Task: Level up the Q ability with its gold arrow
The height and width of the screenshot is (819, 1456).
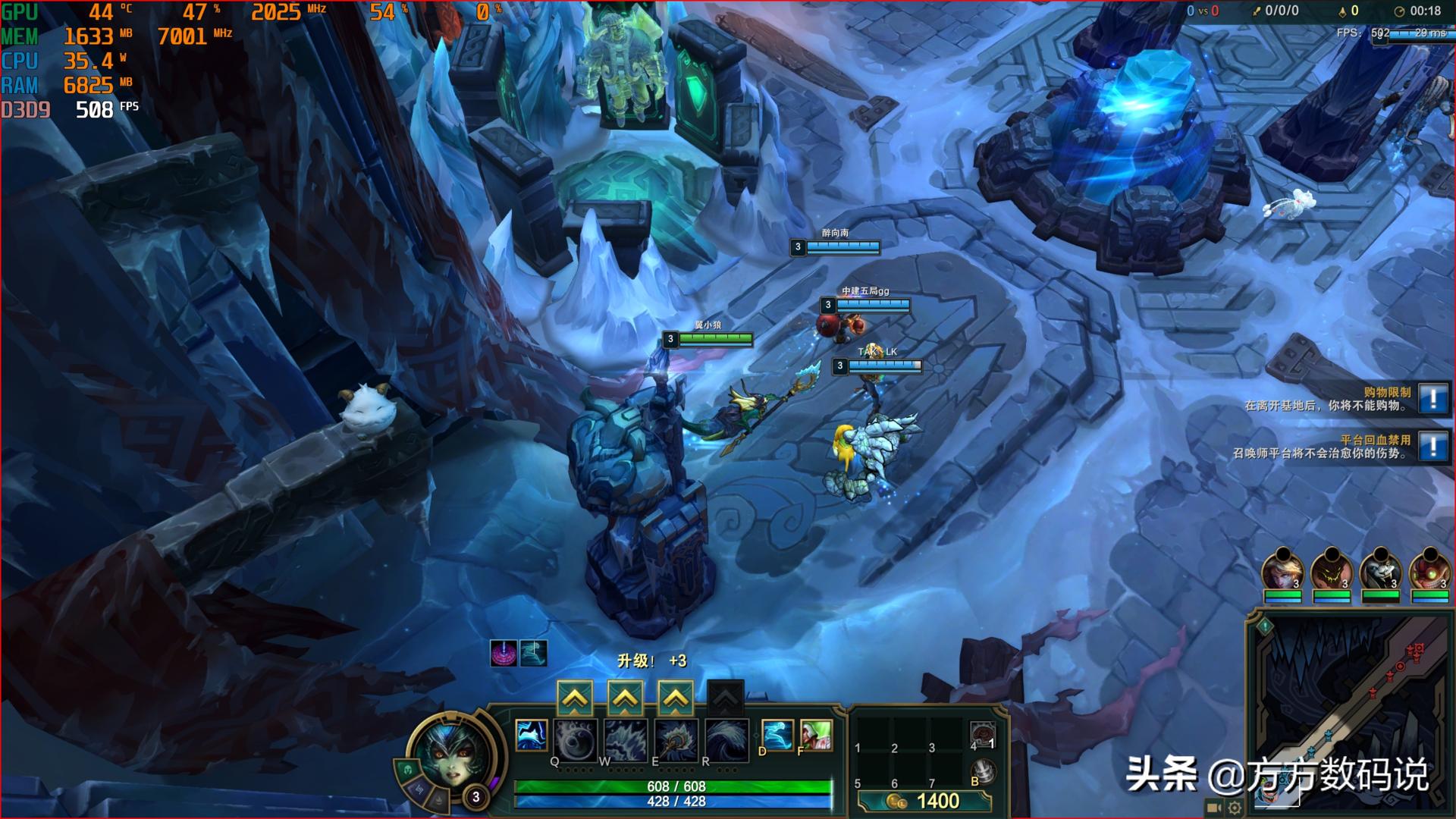Action: [575, 698]
